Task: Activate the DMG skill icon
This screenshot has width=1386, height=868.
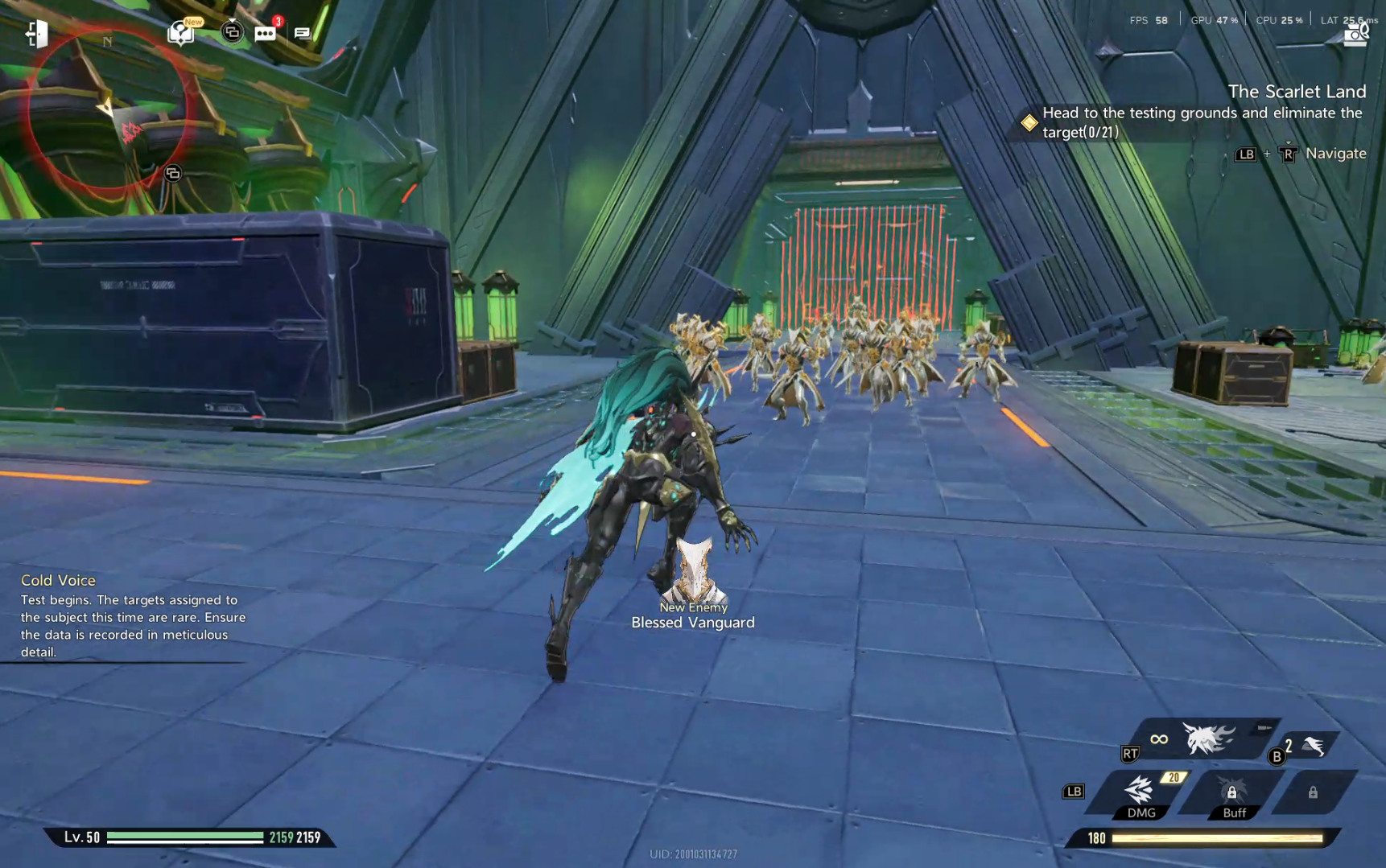Action: click(1141, 792)
